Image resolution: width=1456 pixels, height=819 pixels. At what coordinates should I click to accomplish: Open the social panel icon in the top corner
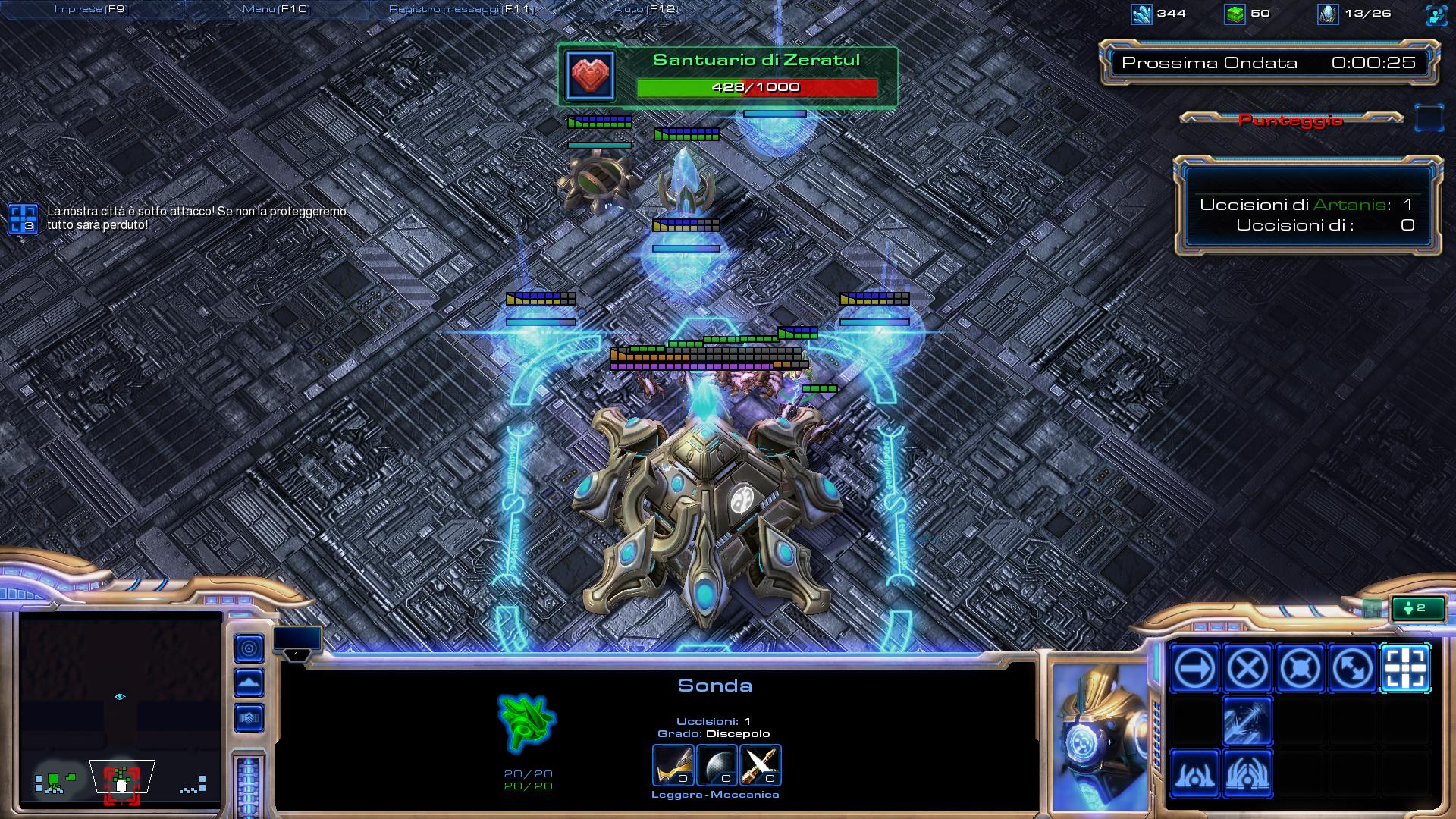(x=1436, y=14)
